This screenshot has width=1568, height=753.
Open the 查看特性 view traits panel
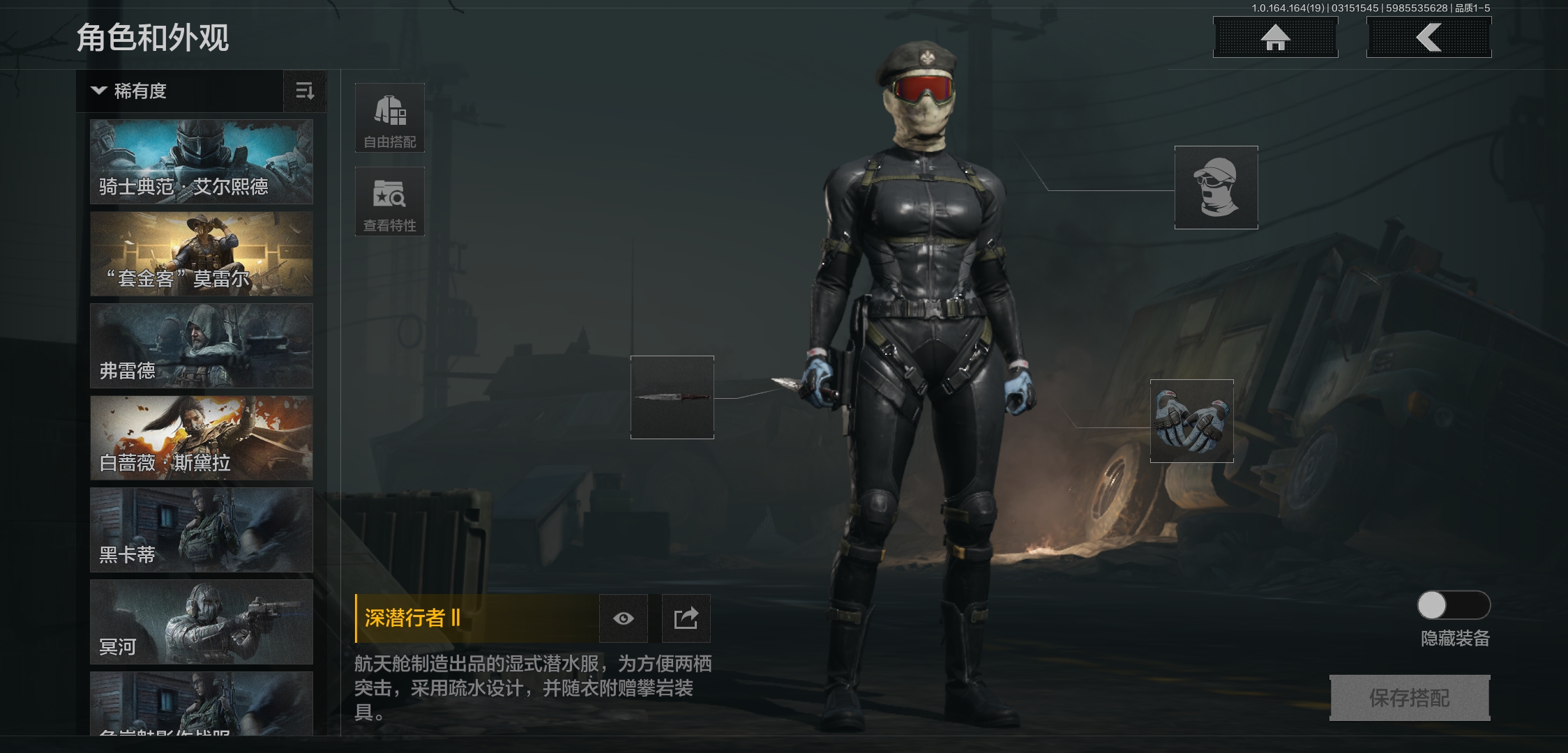[390, 201]
